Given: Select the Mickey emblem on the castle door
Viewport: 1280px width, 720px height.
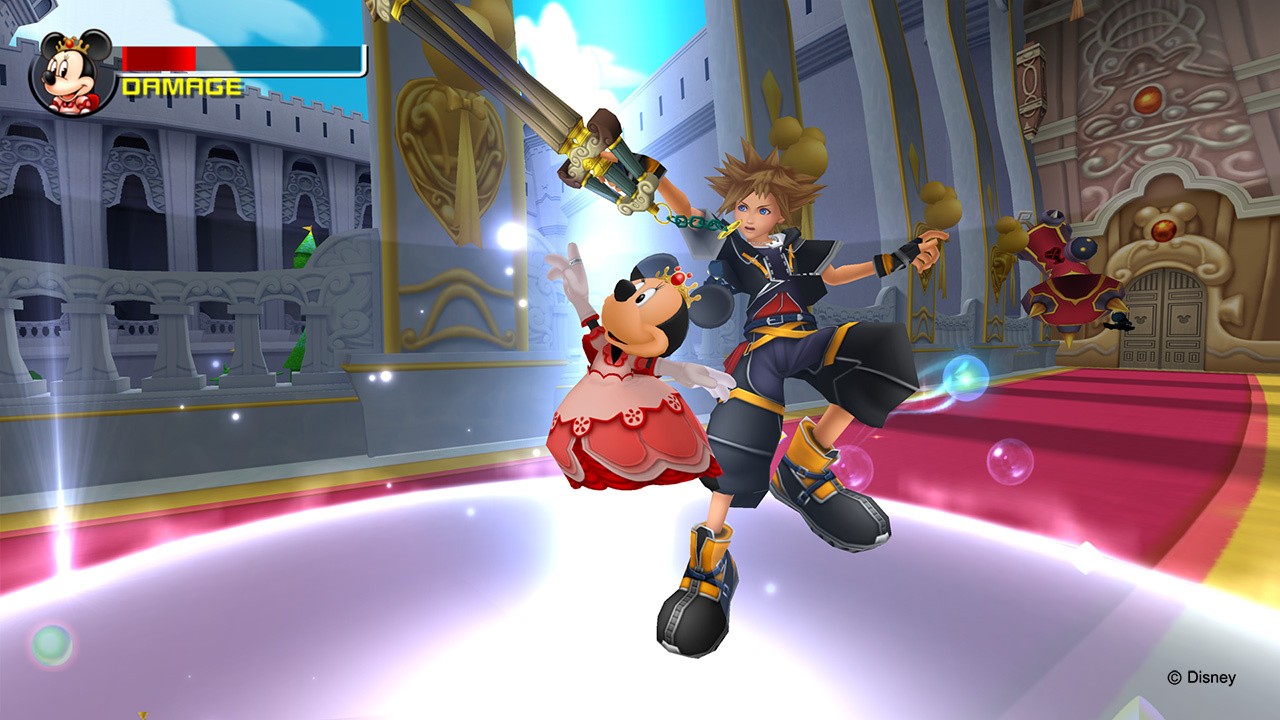Looking at the screenshot, I should pos(1142,321).
